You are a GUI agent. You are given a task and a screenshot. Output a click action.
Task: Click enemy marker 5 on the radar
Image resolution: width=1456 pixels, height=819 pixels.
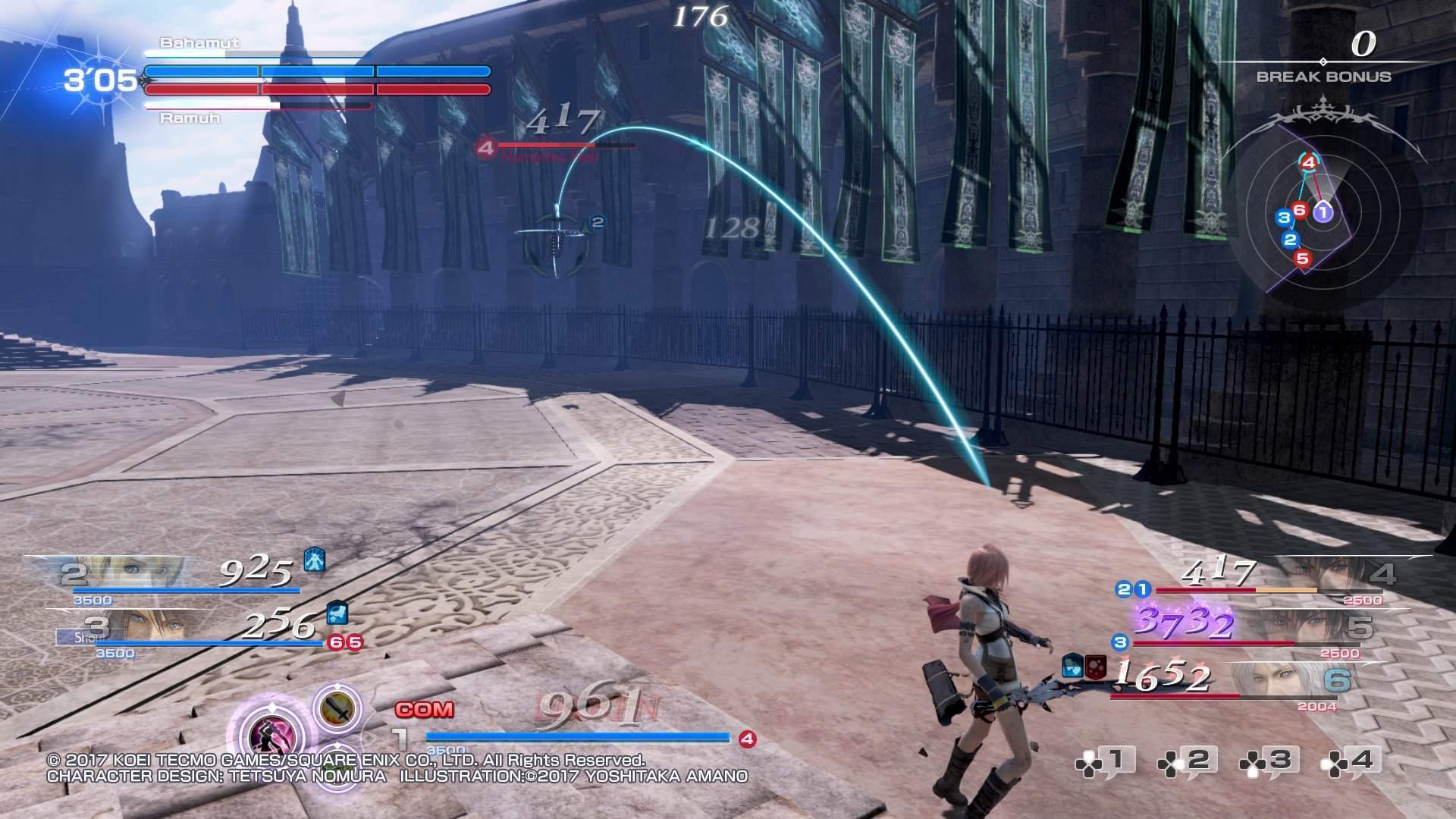coord(1303,258)
